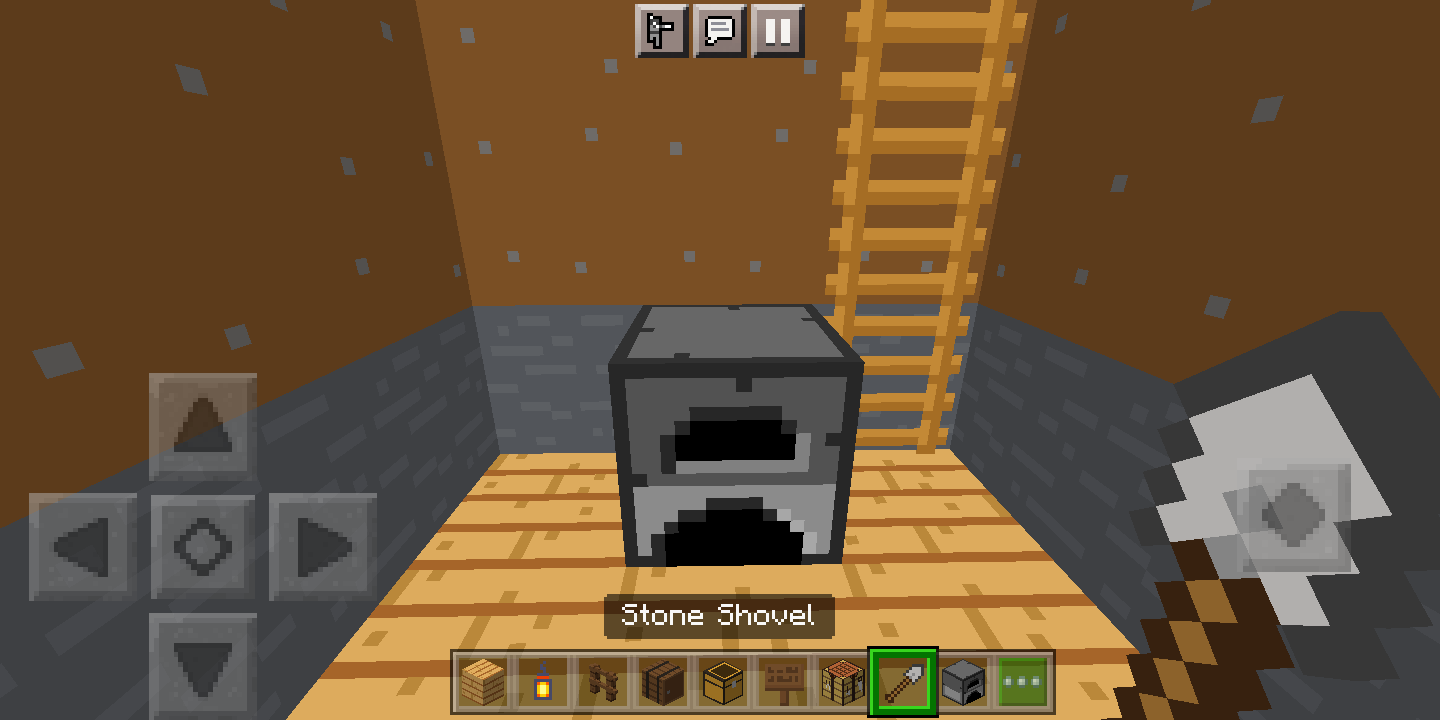Tap the center D-pad diamond control
The image size is (1440, 720).
coord(203,545)
